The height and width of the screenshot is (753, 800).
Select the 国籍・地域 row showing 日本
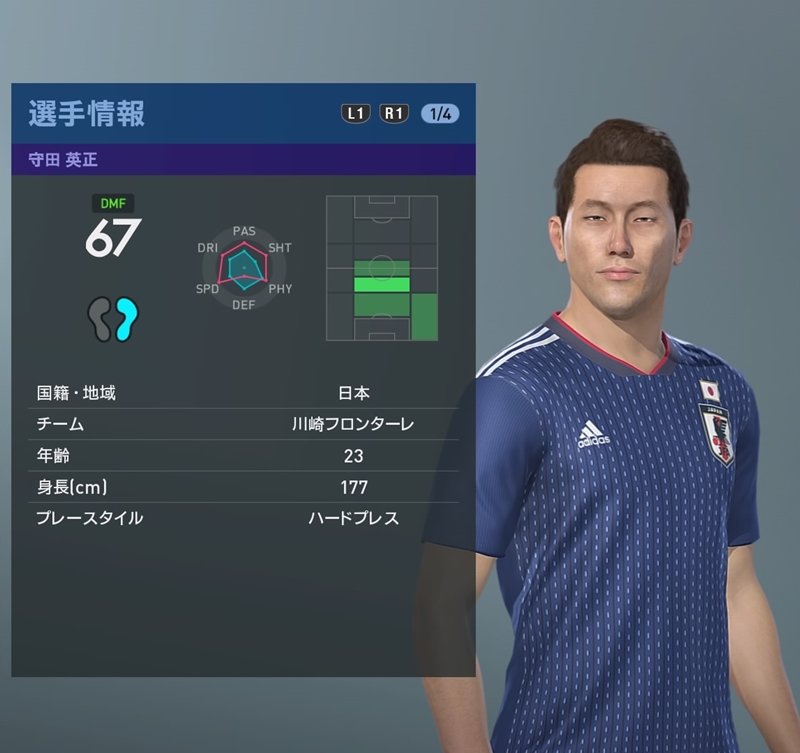[x=243, y=393]
